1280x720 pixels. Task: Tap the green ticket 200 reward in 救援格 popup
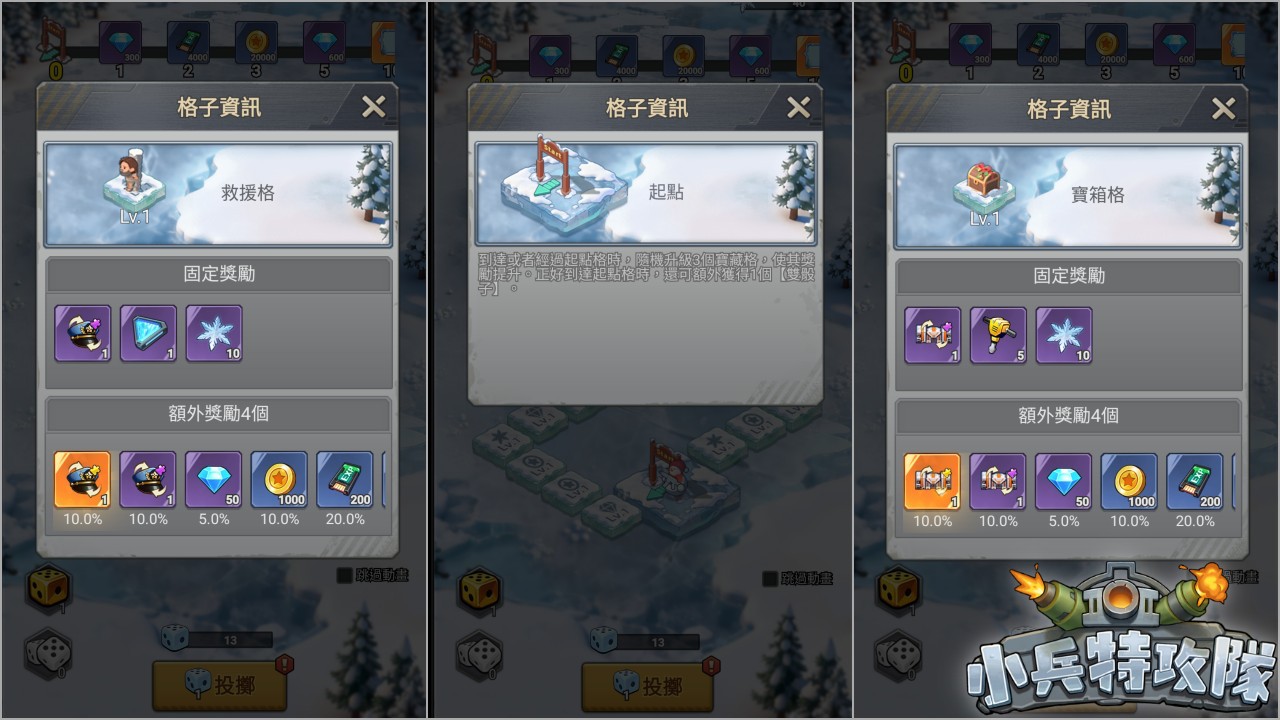point(345,480)
